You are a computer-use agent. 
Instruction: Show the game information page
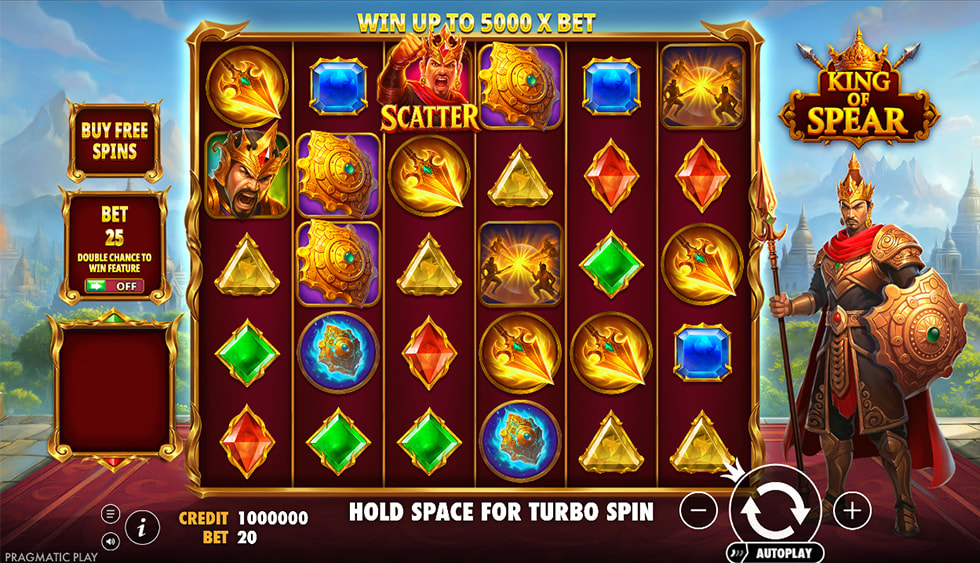click(142, 528)
